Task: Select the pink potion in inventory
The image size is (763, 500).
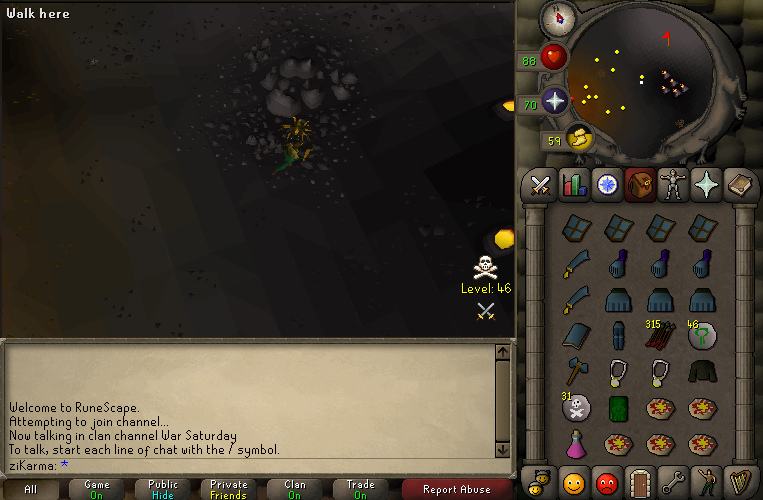Action: 575,443
